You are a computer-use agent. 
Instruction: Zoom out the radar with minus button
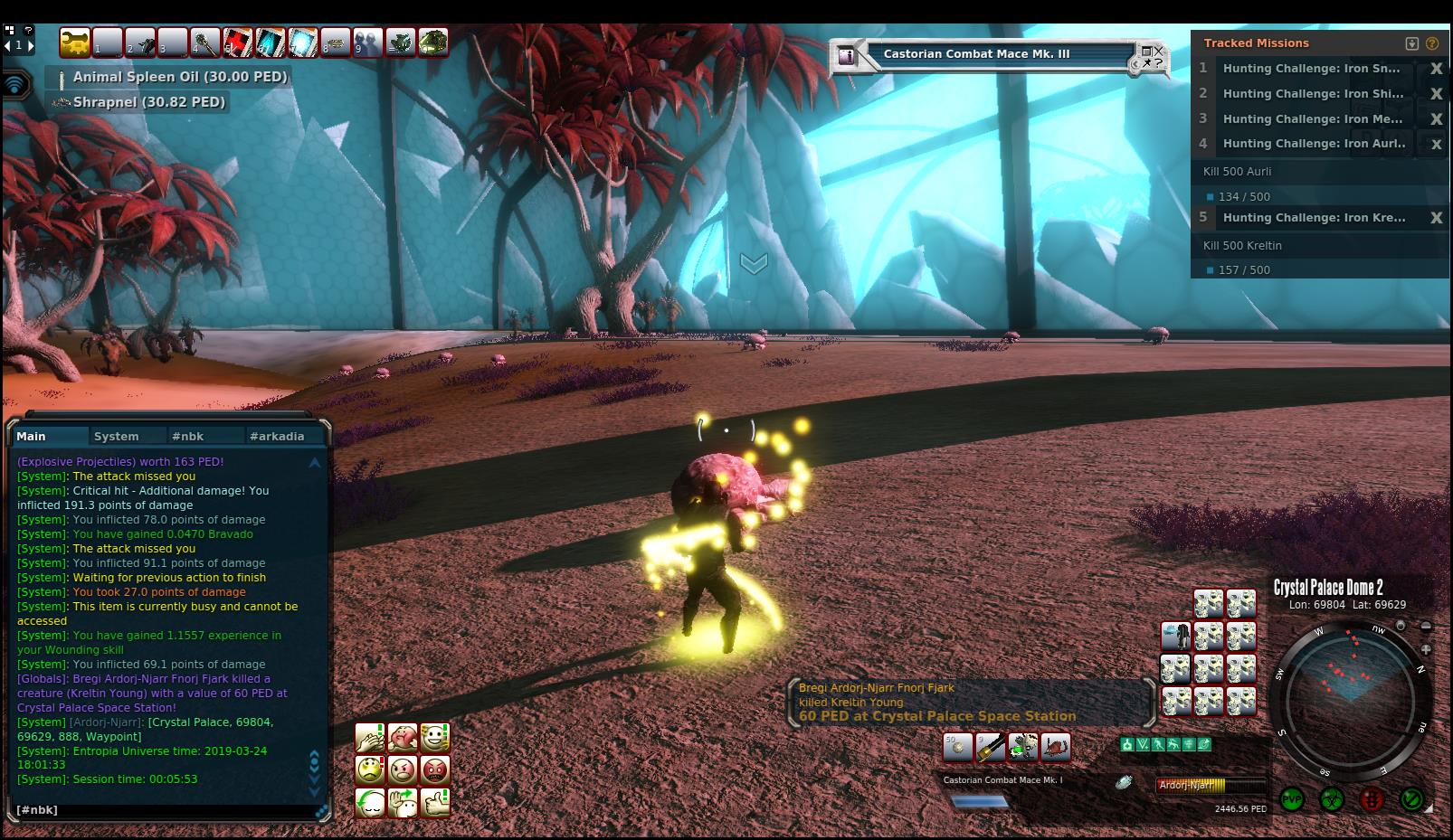pos(1426,627)
